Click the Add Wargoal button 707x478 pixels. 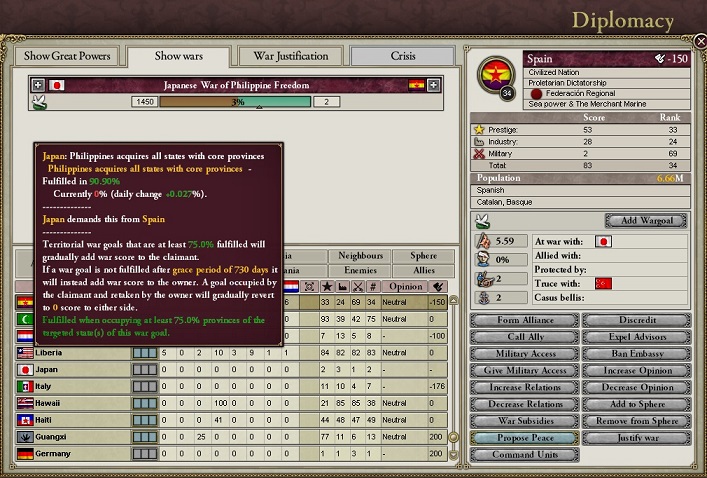click(x=645, y=220)
